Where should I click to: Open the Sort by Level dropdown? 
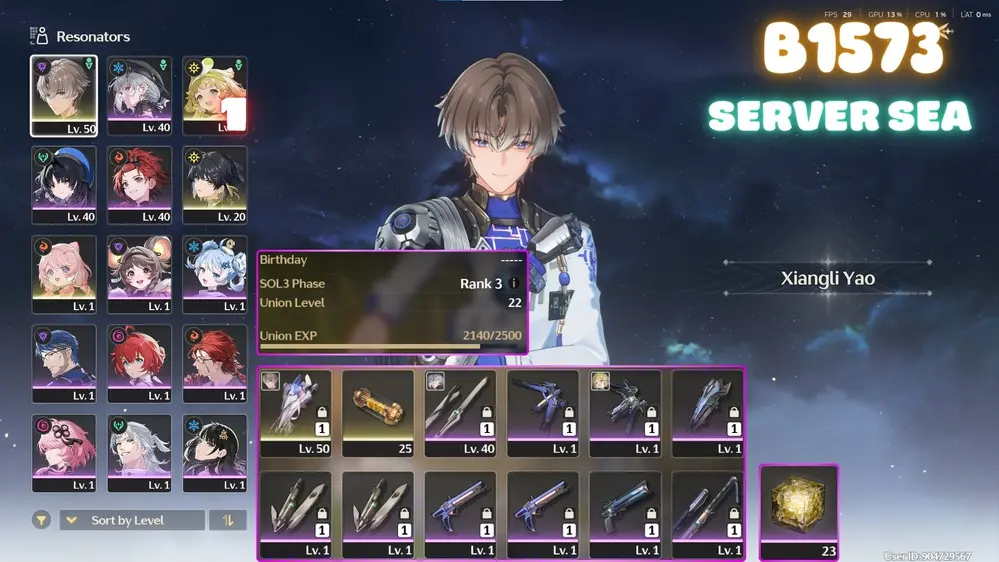point(131,520)
